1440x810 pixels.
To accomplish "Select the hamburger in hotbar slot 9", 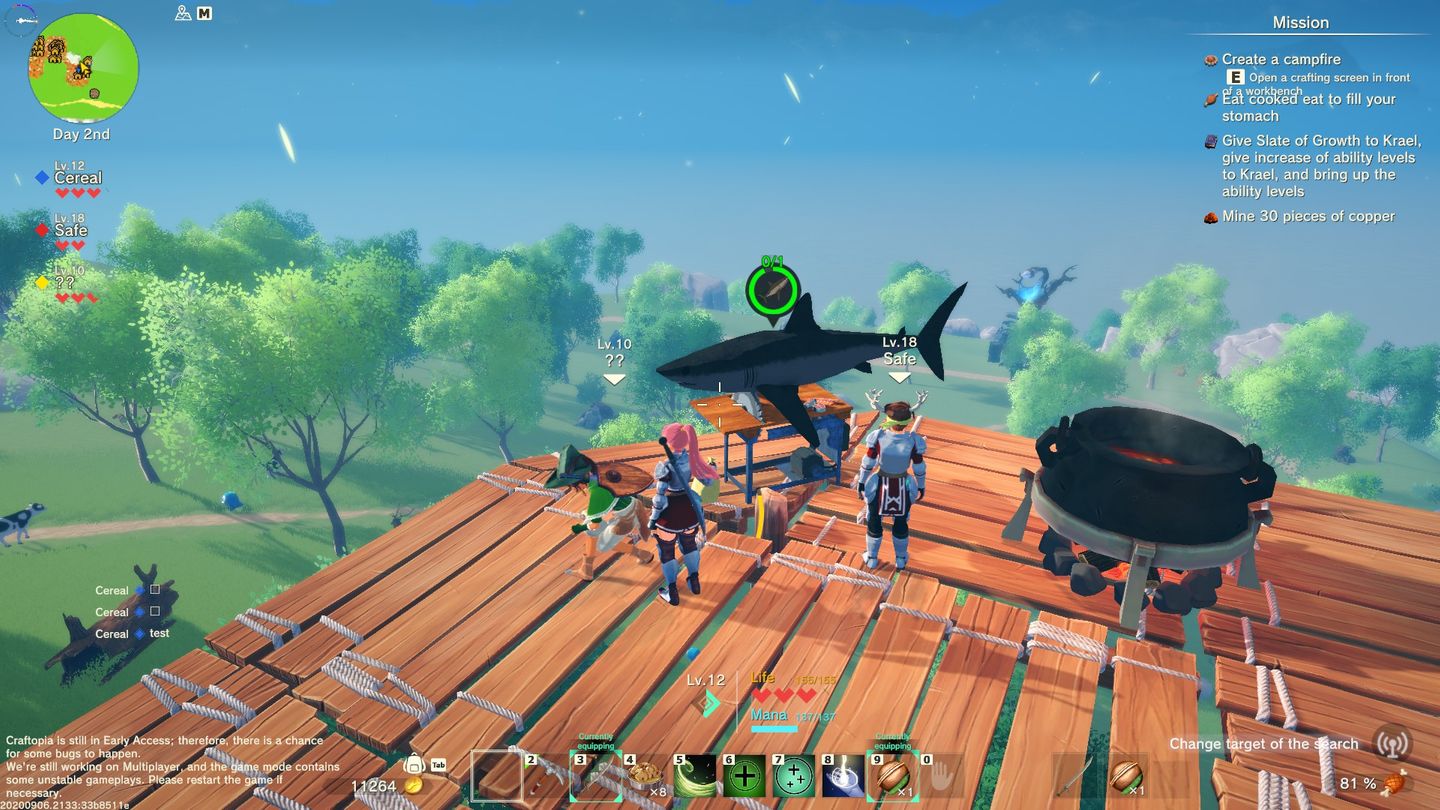I will [x=892, y=776].
